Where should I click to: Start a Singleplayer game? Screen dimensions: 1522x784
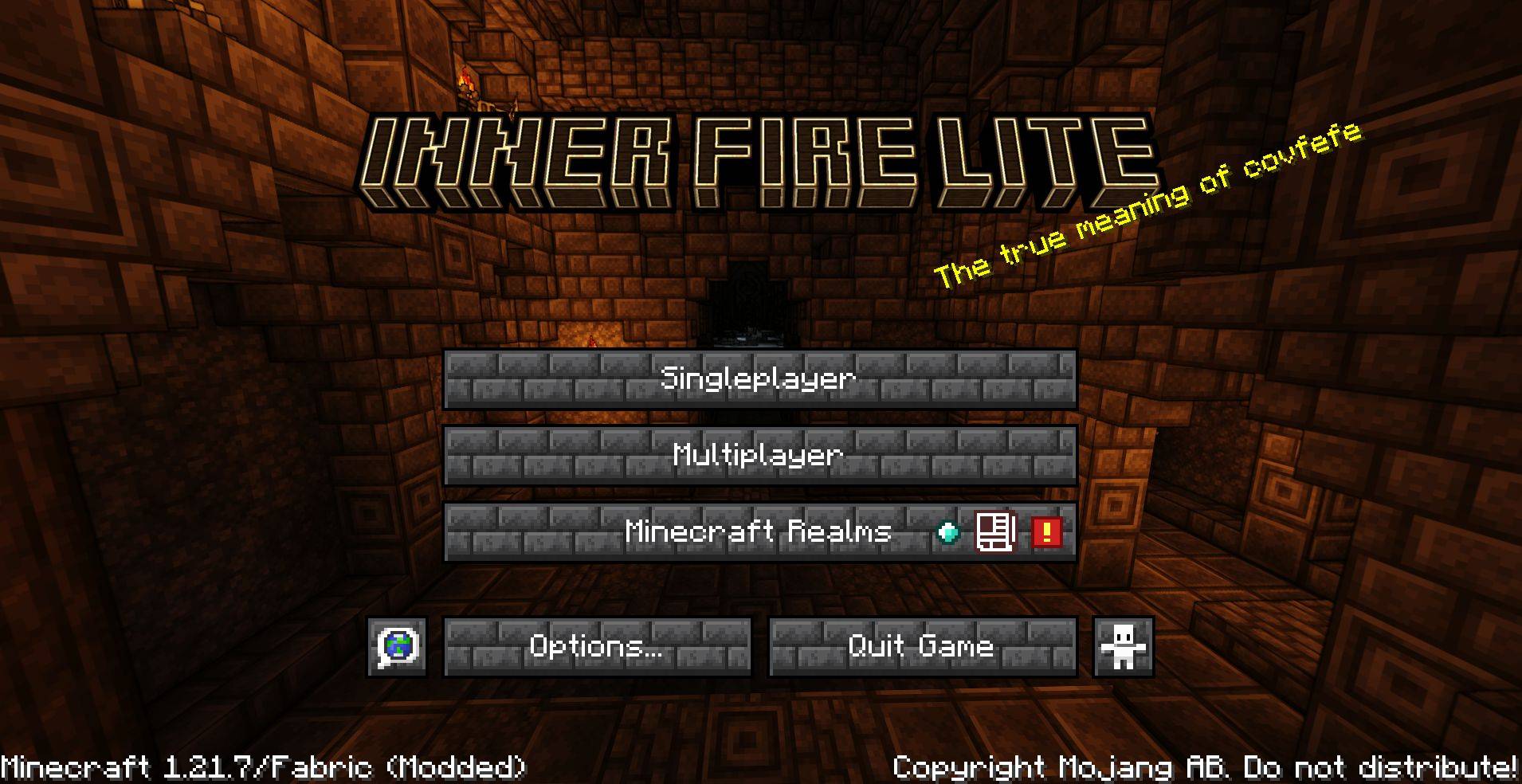pyautogui.click(x=759, y=378)
